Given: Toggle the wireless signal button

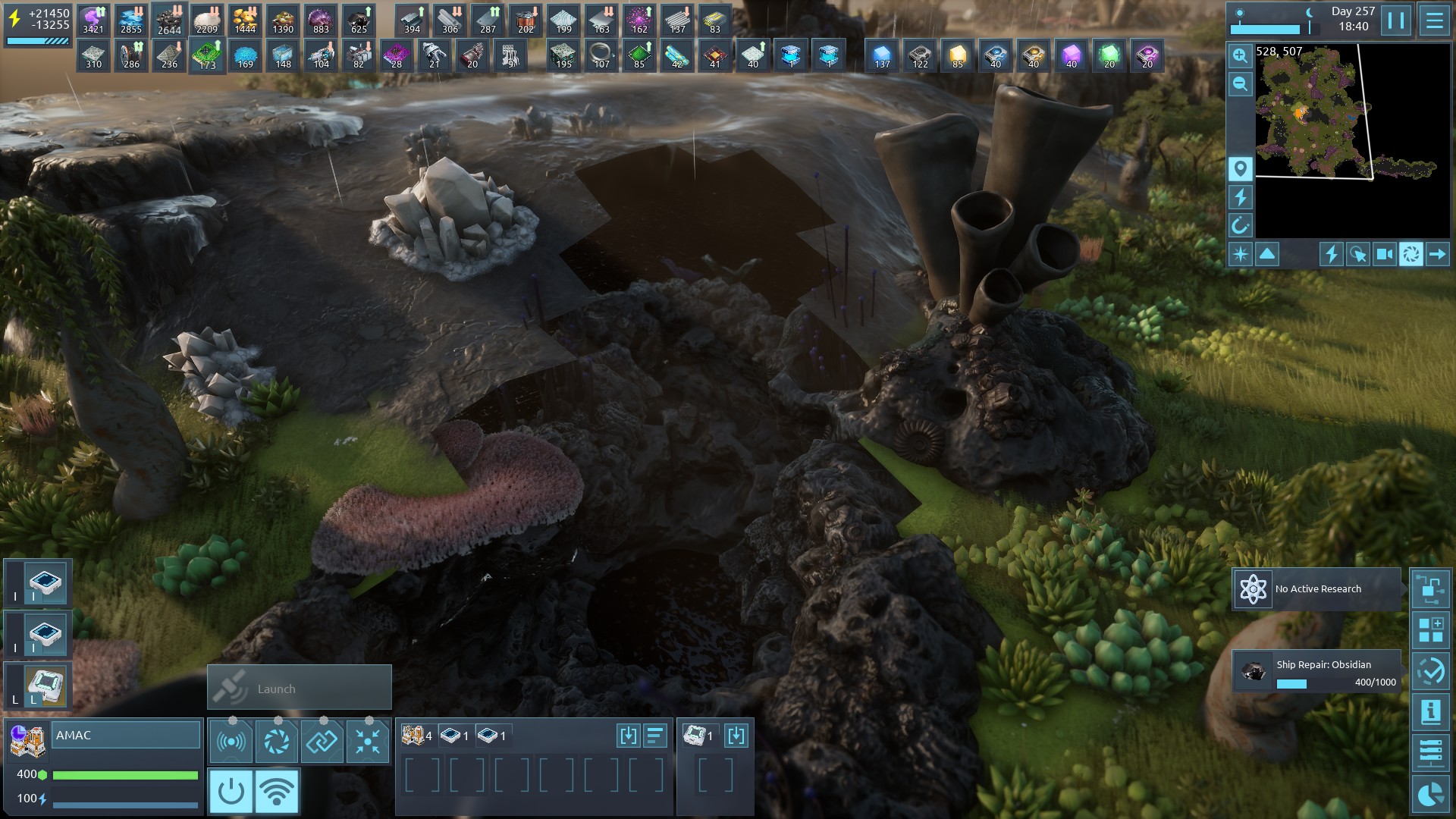Looking at the screenshot, I should pyautogui.click(x=277, y=791).
